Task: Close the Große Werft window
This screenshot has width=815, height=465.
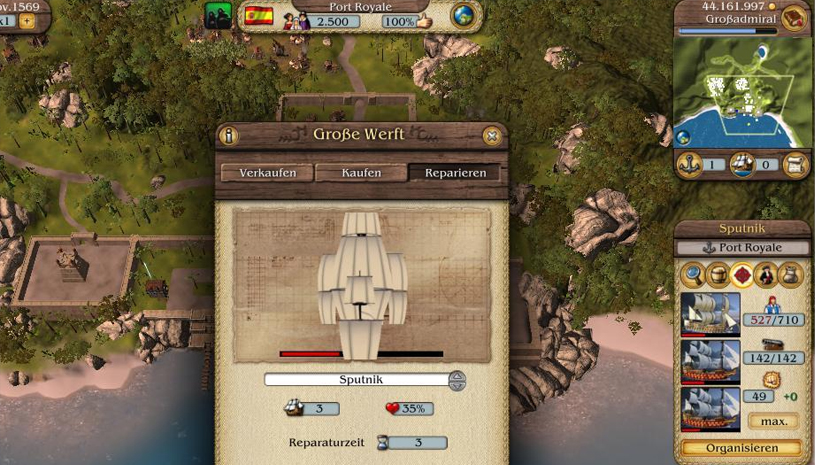Action: point(492,136)
